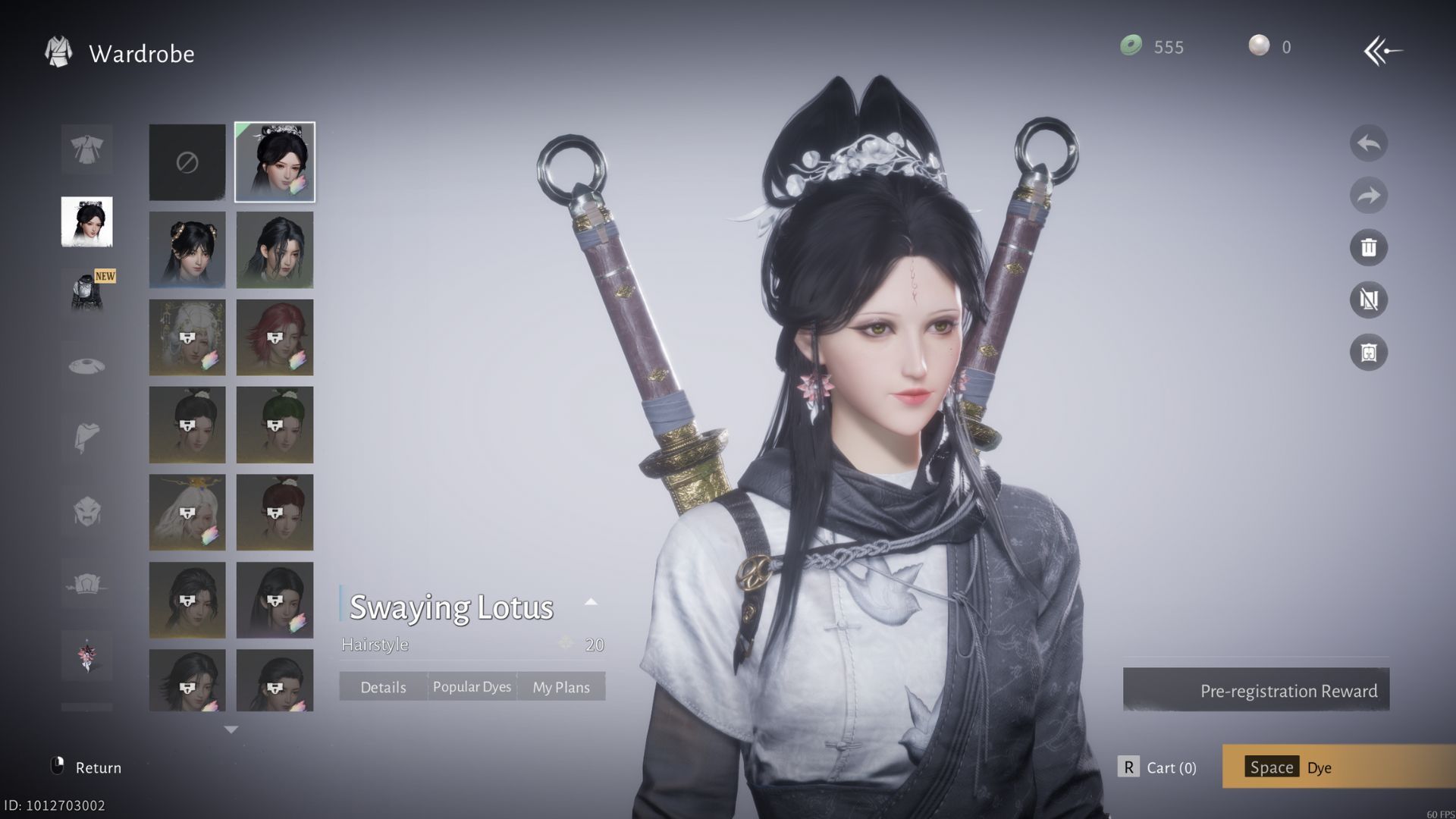
Task: Undo the last wardrobe change
Action: [x=1368, y=143]
